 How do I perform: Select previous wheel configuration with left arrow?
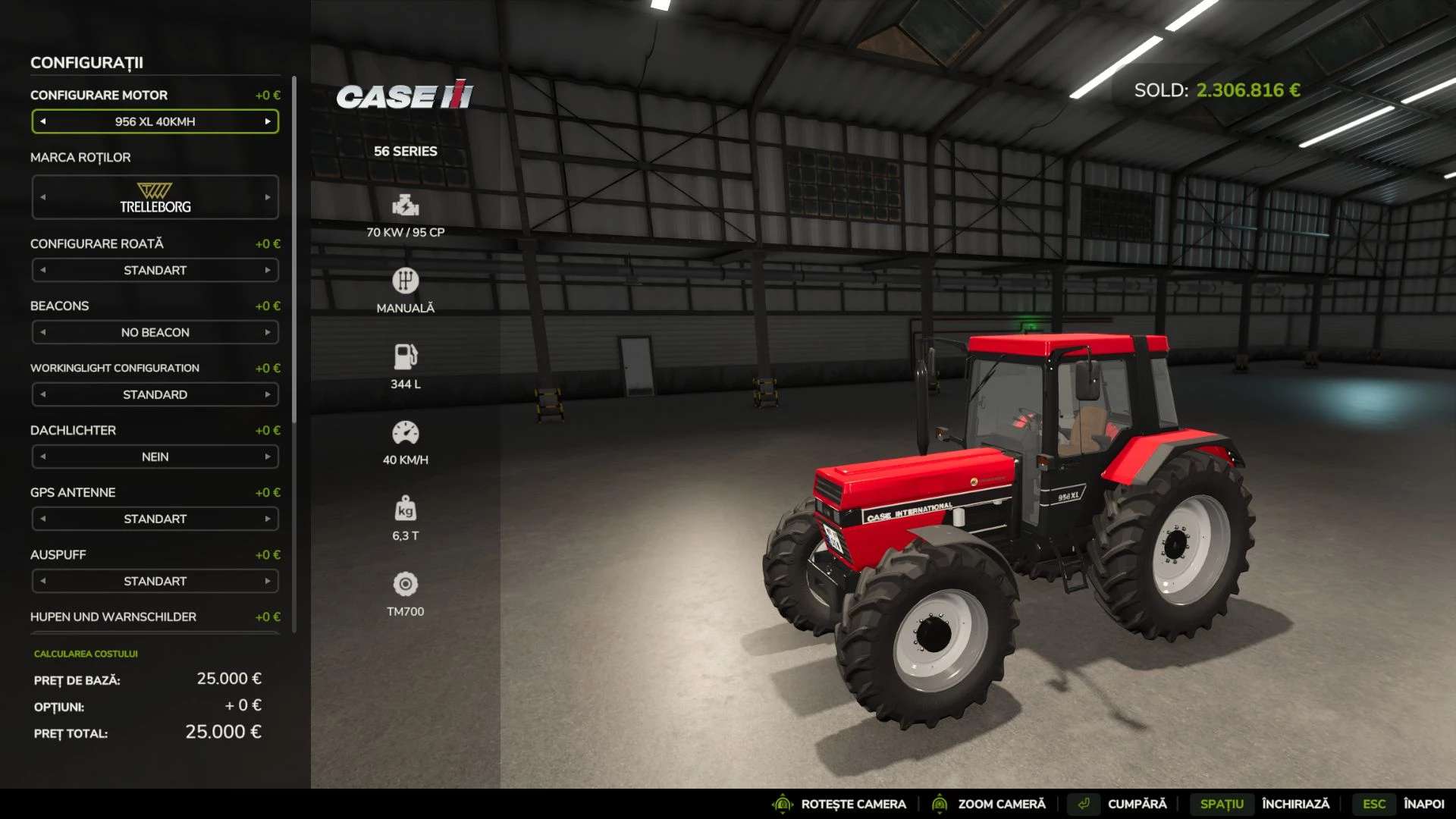[43, 270]
